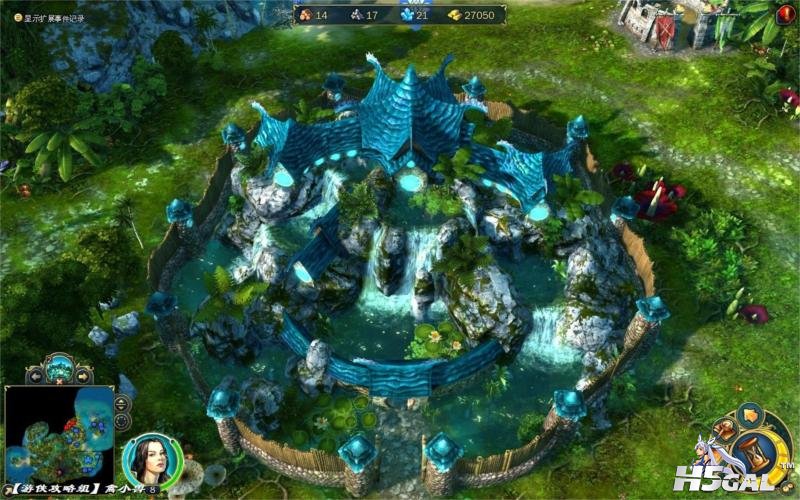
Task: Click on the minimap
Action: click(58, 437)
